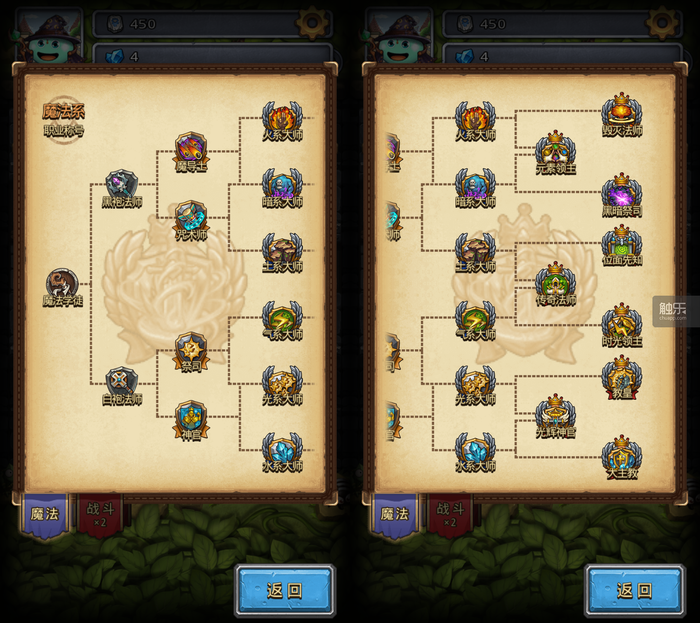Pick the 时光领主 class node
The height and width of the screenshot is (623, 700).
pos(621,323)
